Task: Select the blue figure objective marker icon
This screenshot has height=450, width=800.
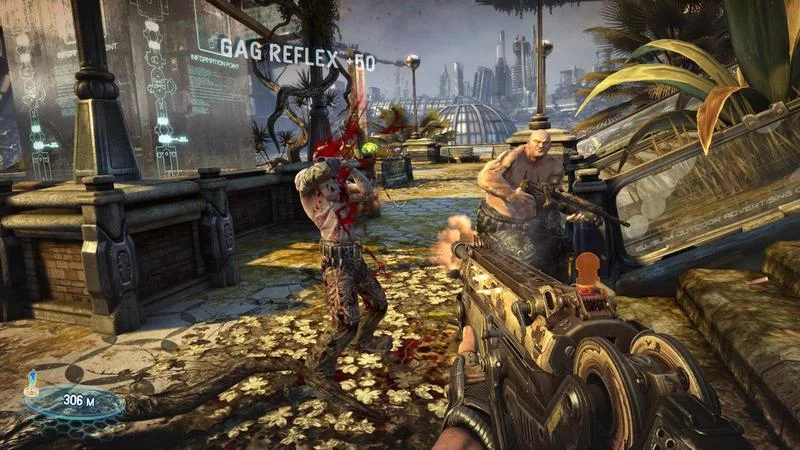Action: pyautogui.click(x=30, y=380)
